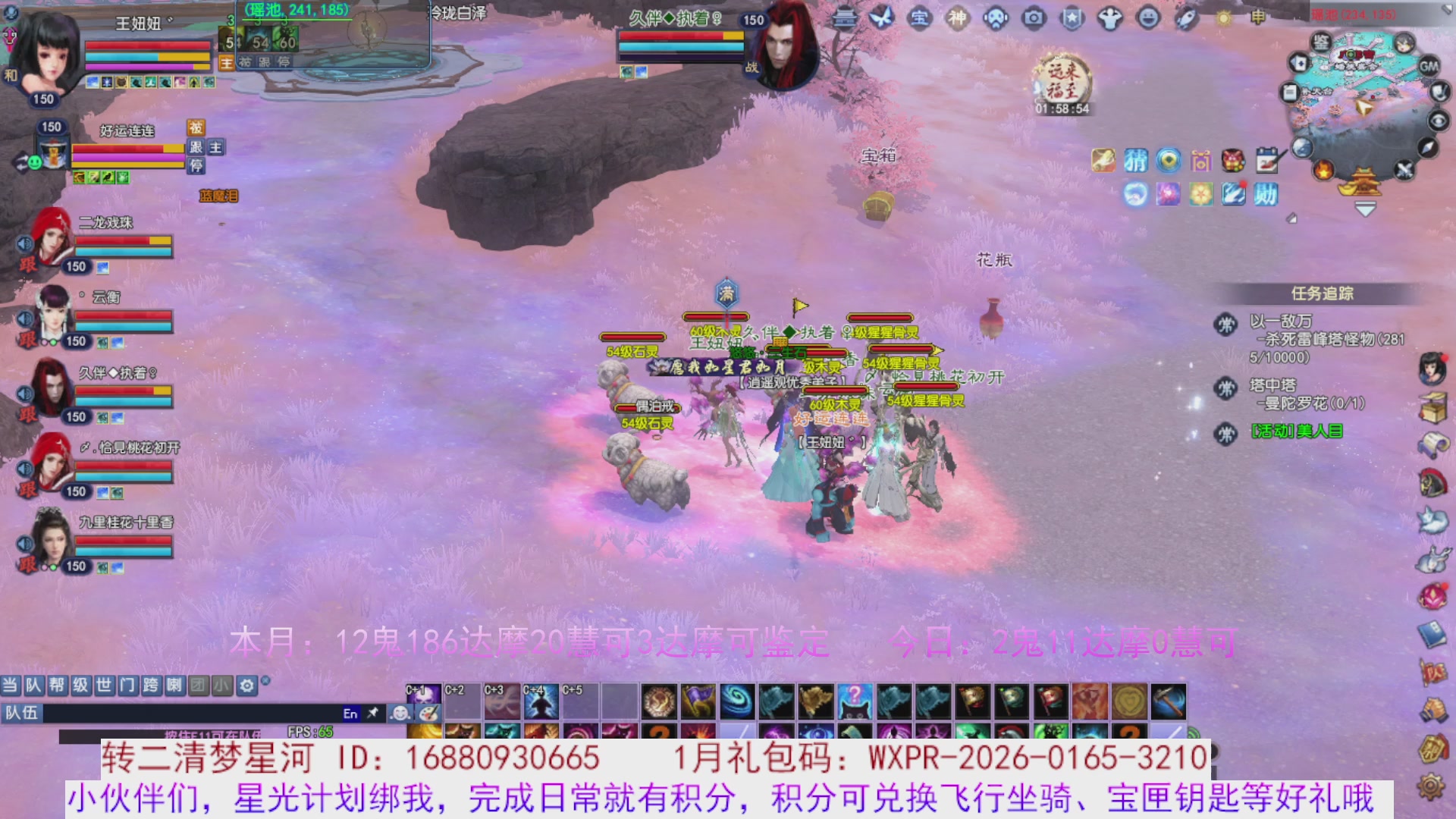Viewport: 1456px width, 819px height.
Task: Select the 猜 guessing event icon
Action: (1135, 161)
